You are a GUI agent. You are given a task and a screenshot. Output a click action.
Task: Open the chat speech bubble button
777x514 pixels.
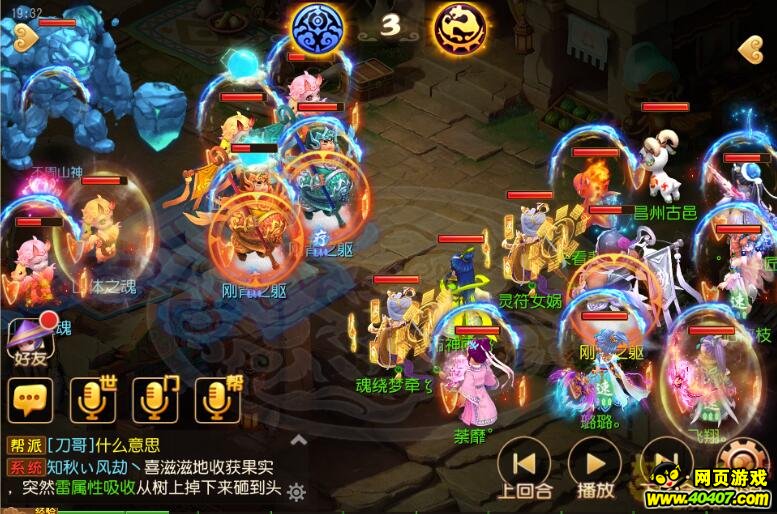pos(29,400)
